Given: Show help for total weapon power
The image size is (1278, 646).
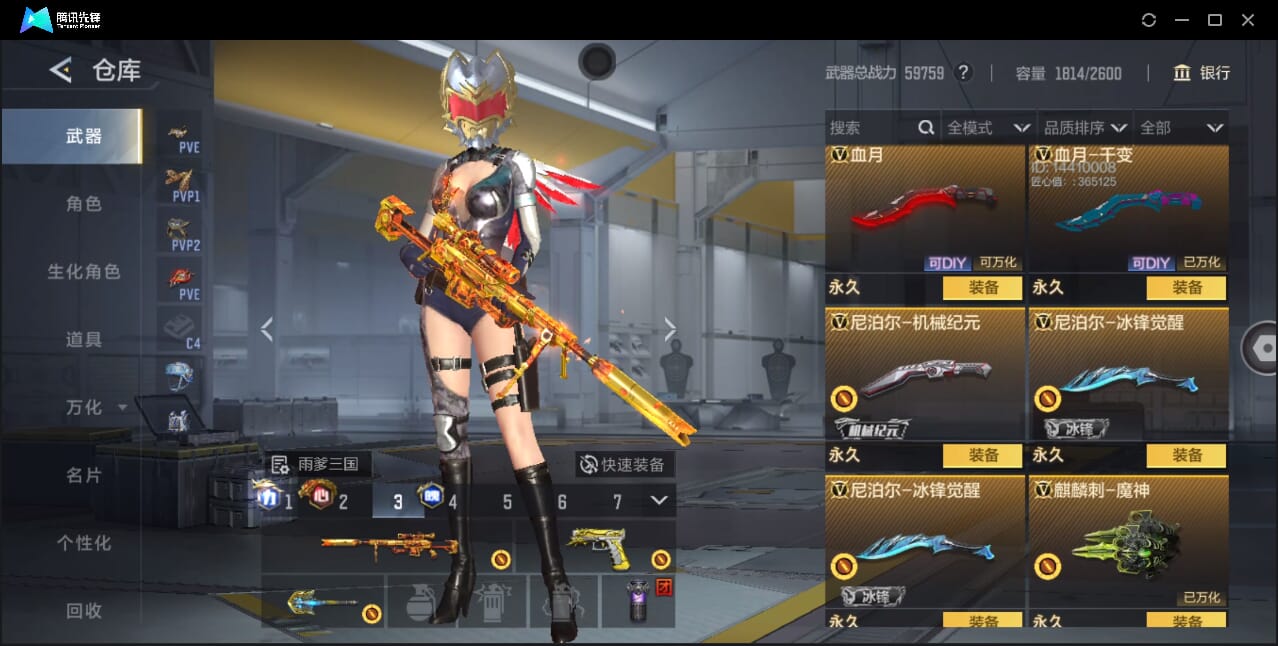Looking at the screenshot, I should (x=963, y=72).
